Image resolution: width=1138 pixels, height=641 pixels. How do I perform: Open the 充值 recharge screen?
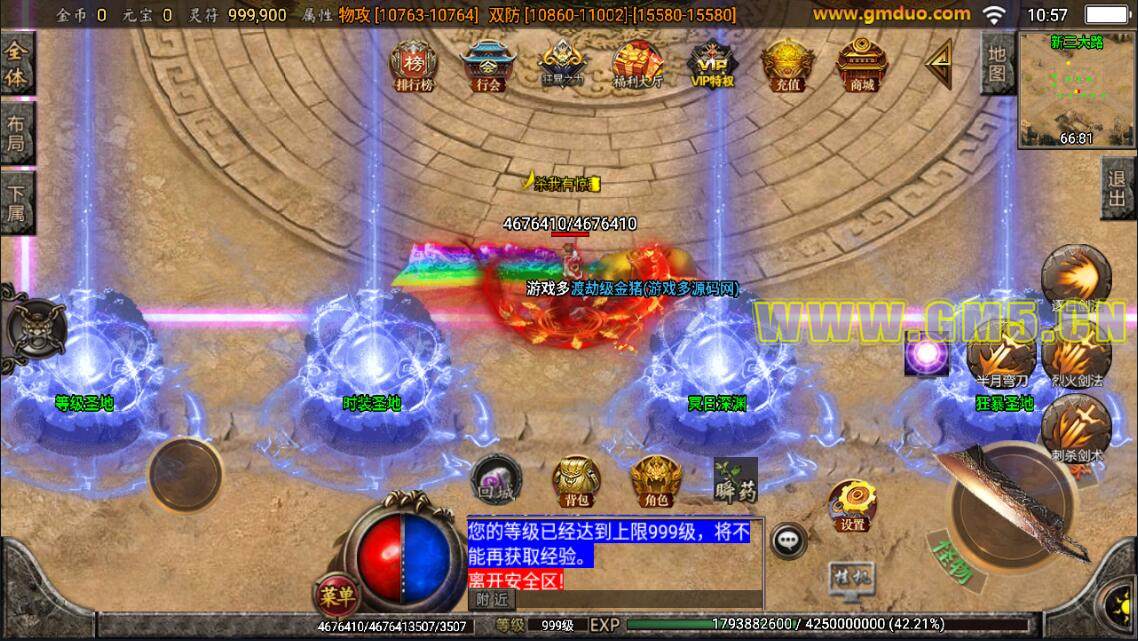click(787, 65)
